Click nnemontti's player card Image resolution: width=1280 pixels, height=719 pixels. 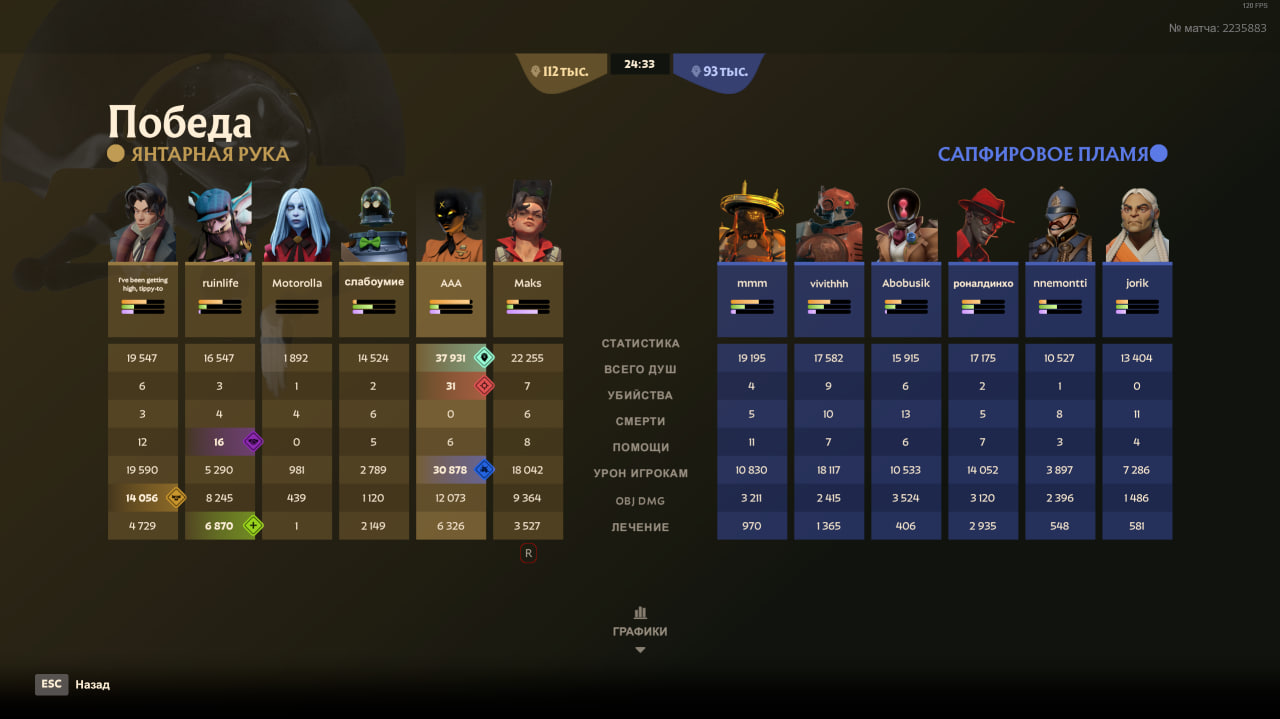tap(1060, 299)
